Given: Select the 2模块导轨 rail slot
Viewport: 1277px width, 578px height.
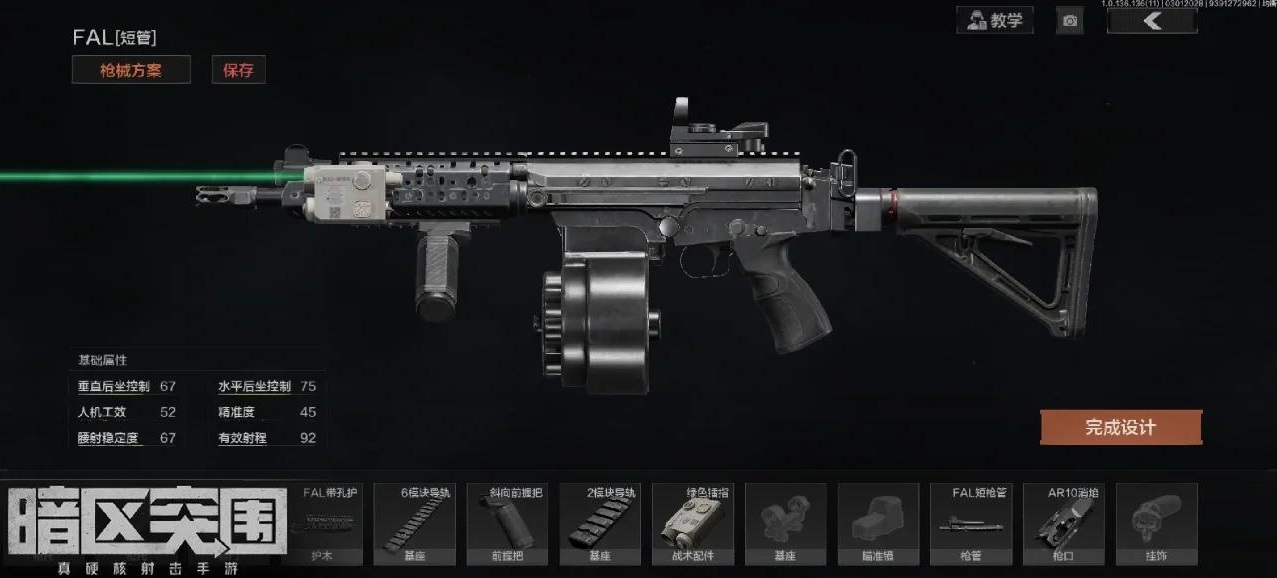Looking at the screenshot, I should click(x=600, y=524).
